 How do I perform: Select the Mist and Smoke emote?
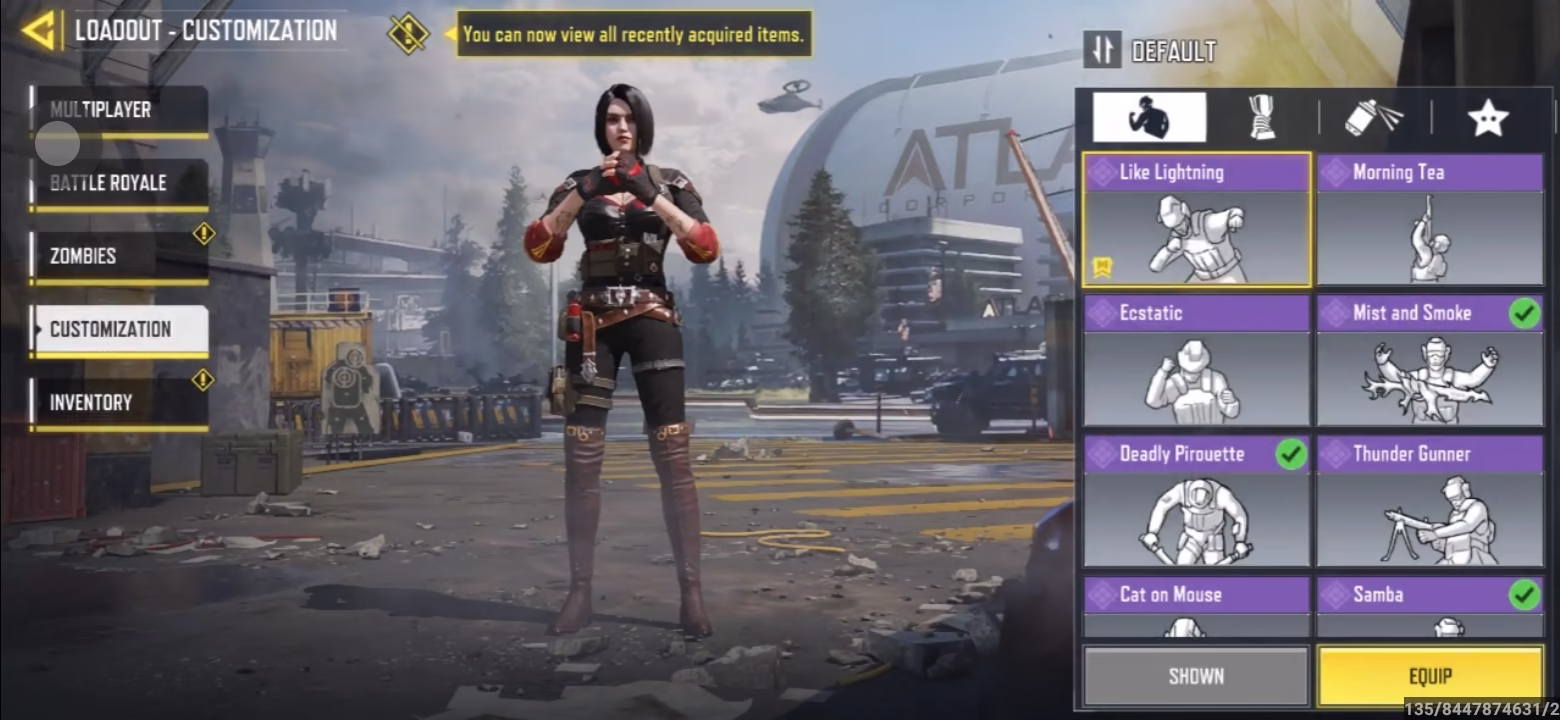click(1430, 361)
